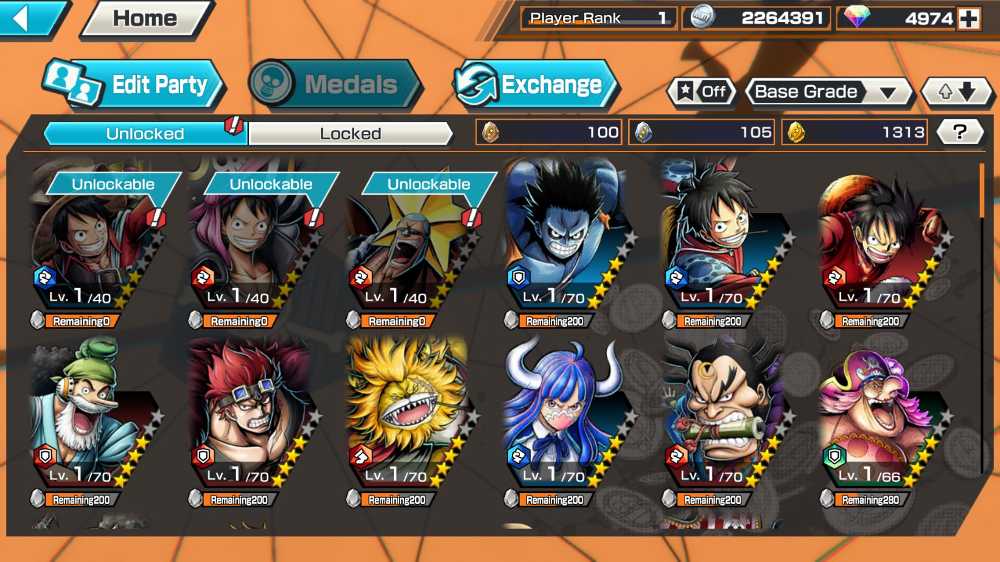Open the Medals section
The image size is (1000, 562).
pos(335,85)
